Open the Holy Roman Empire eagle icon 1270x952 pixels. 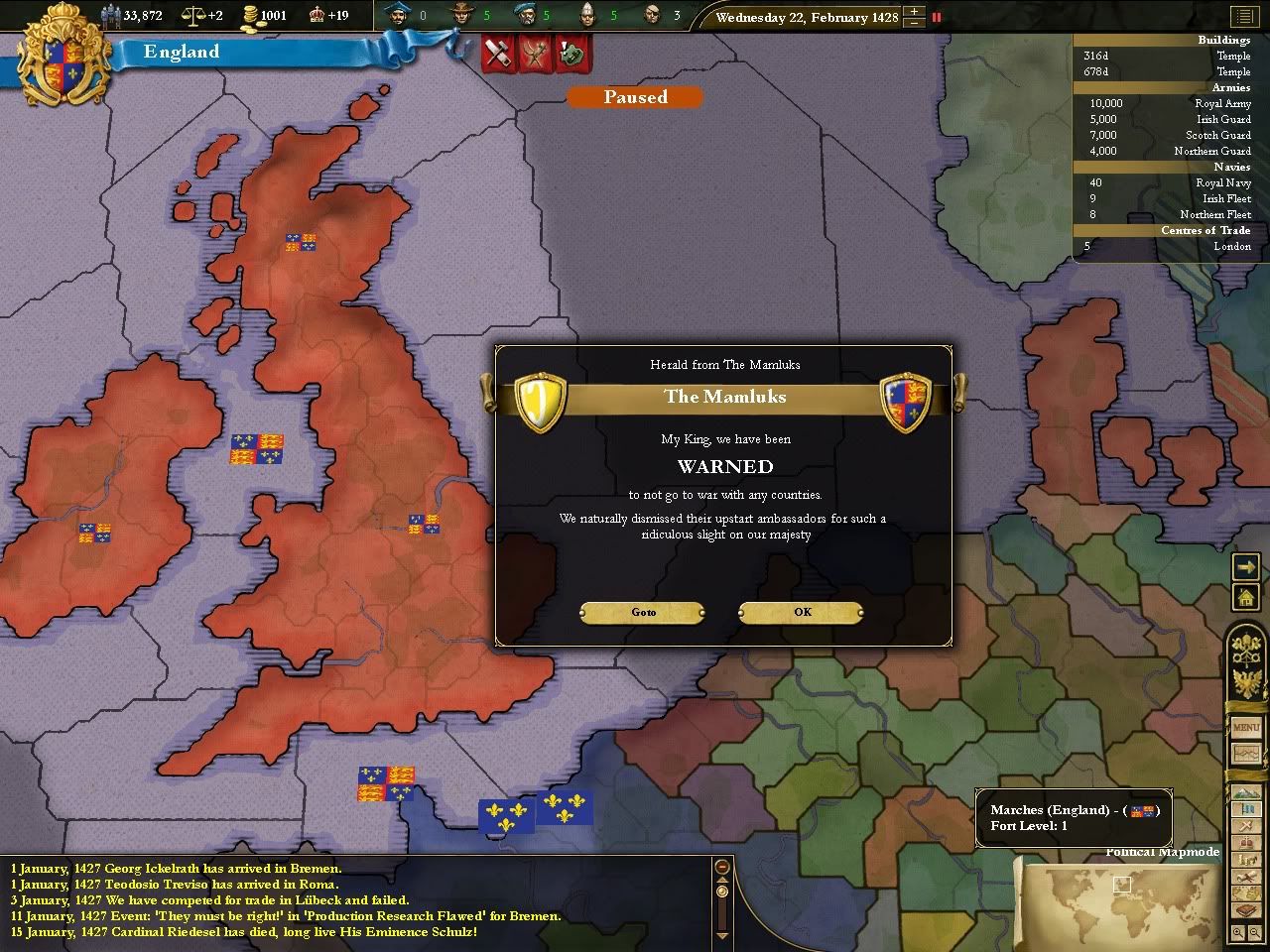click(x=1246, y=684)
